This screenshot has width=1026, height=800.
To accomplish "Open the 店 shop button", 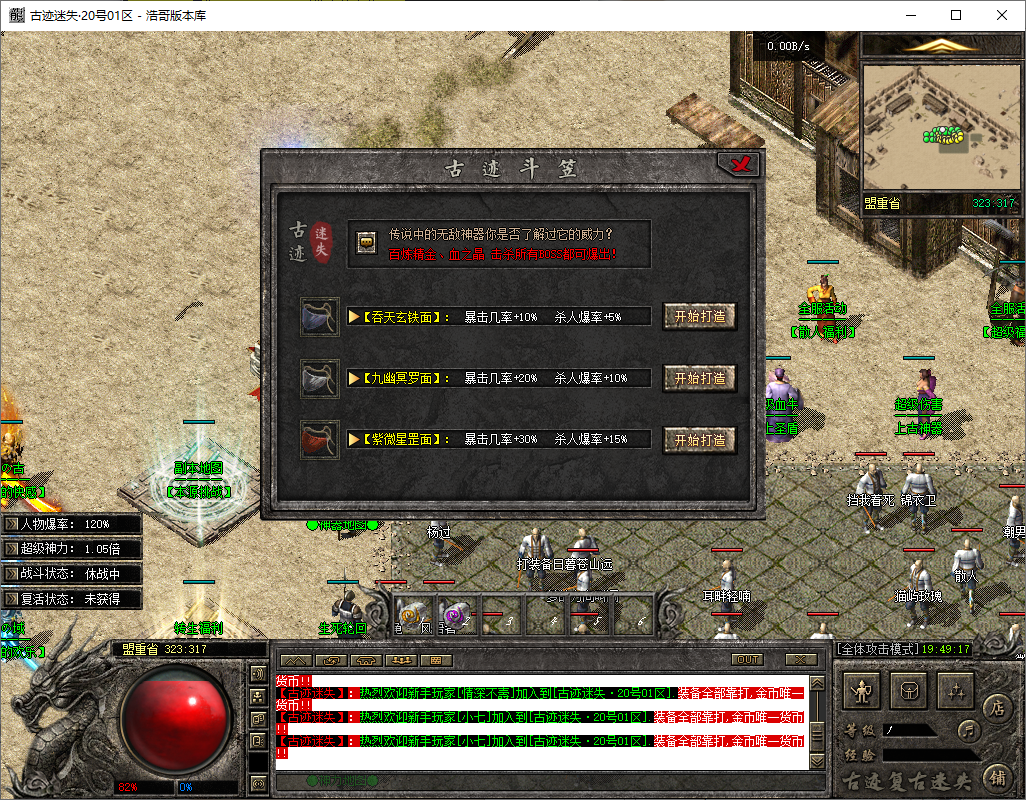I will click(x=996, y=708).
